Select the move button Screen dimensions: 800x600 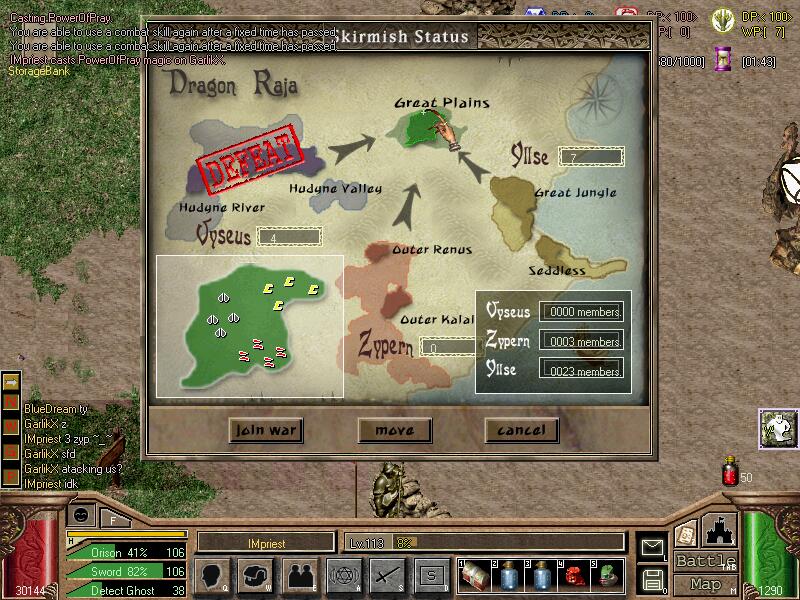pos(394,430)
